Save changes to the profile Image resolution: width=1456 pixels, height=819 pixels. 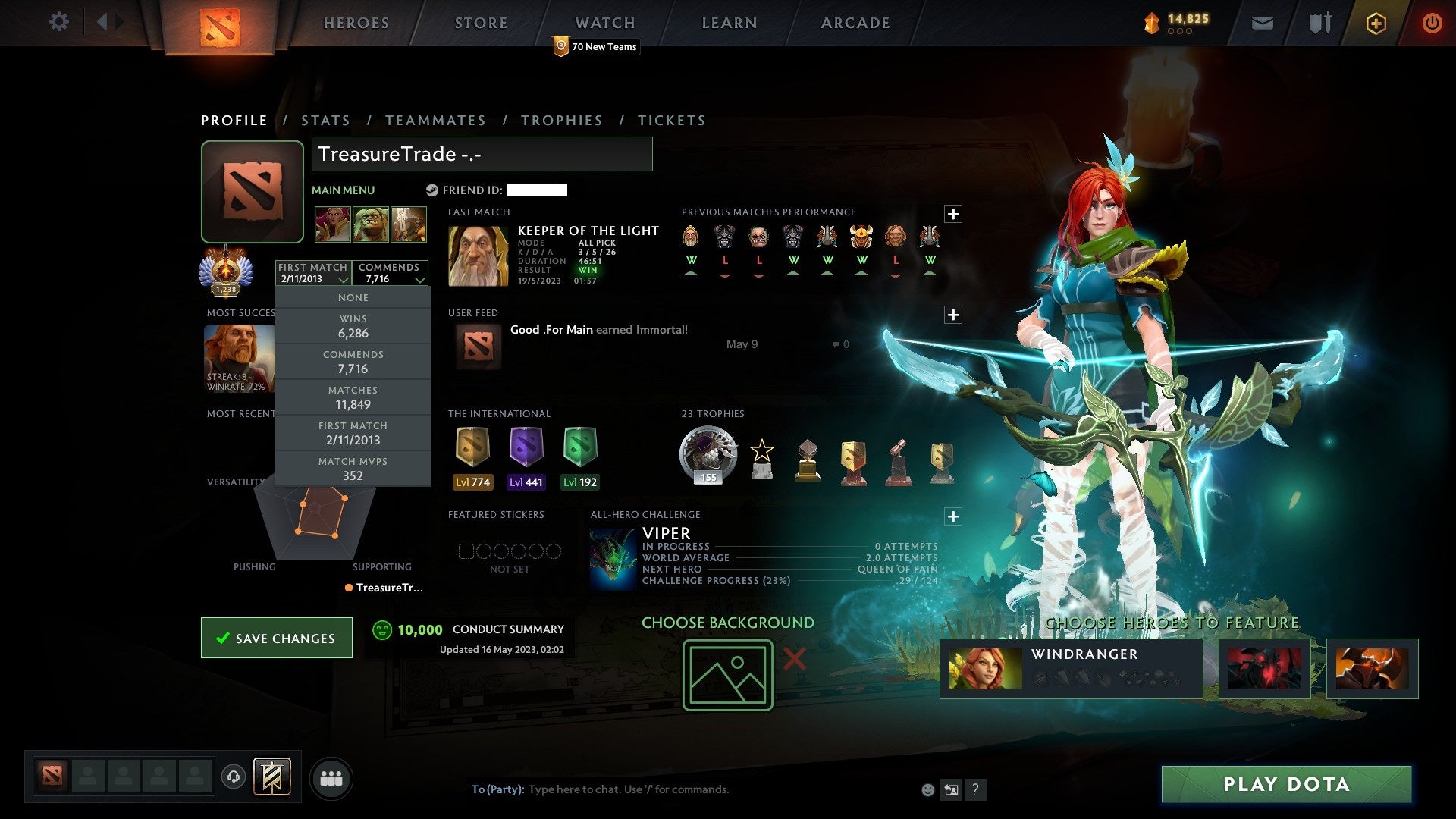277,638
